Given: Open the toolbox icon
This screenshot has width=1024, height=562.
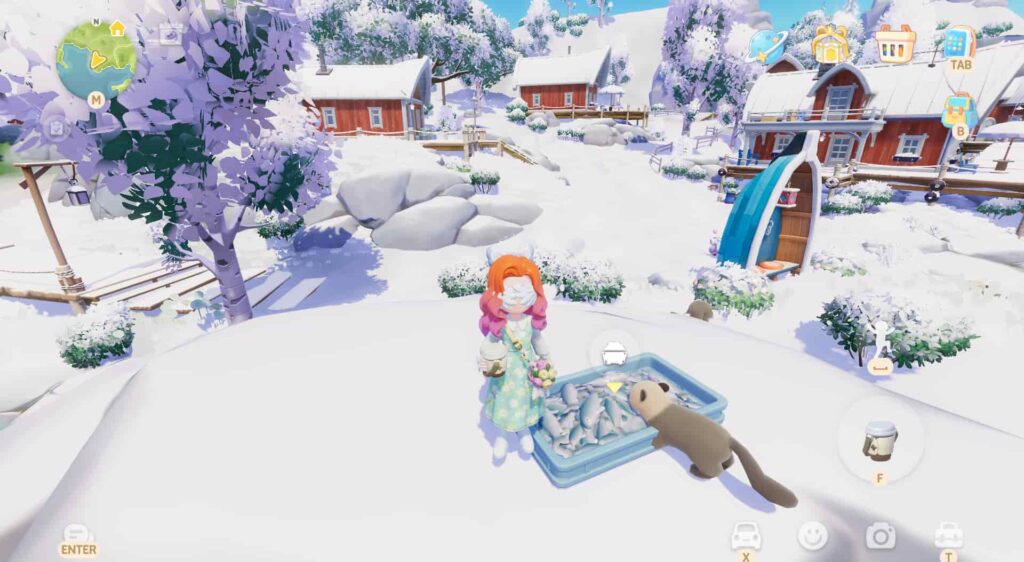Looking at the screenshot, I should tap(947, 535).
